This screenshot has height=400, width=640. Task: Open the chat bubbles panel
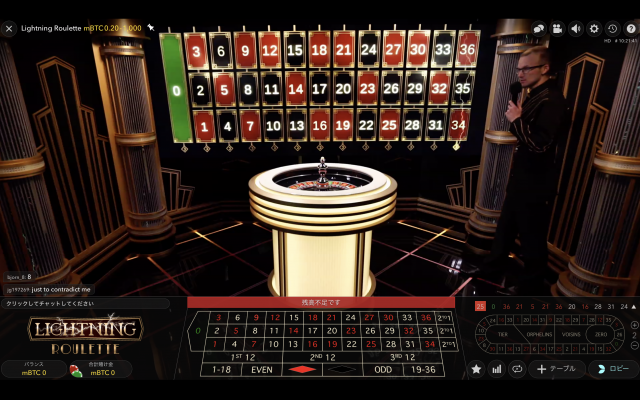click(538, 29)
